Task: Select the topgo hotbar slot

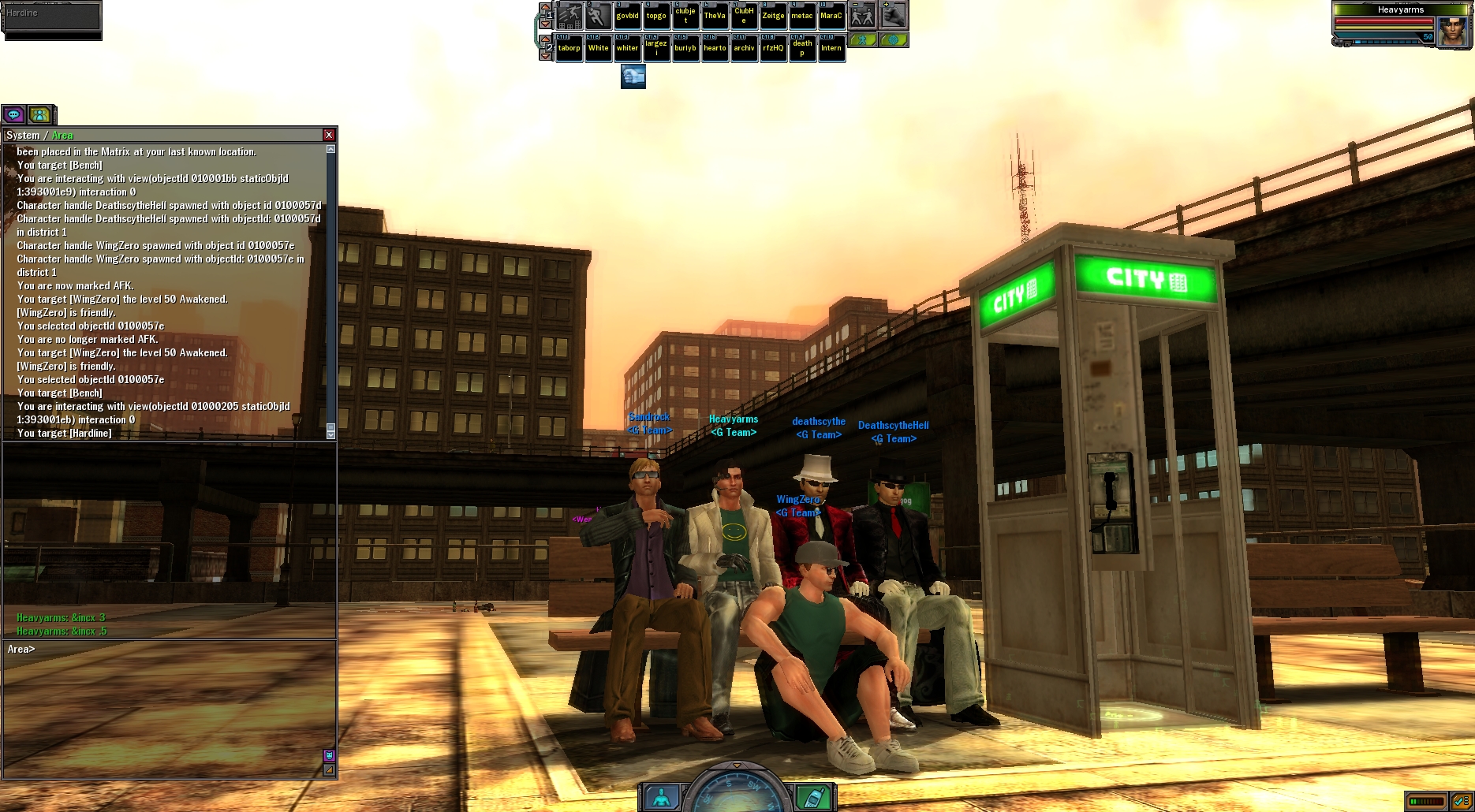Action: (656, 15)
